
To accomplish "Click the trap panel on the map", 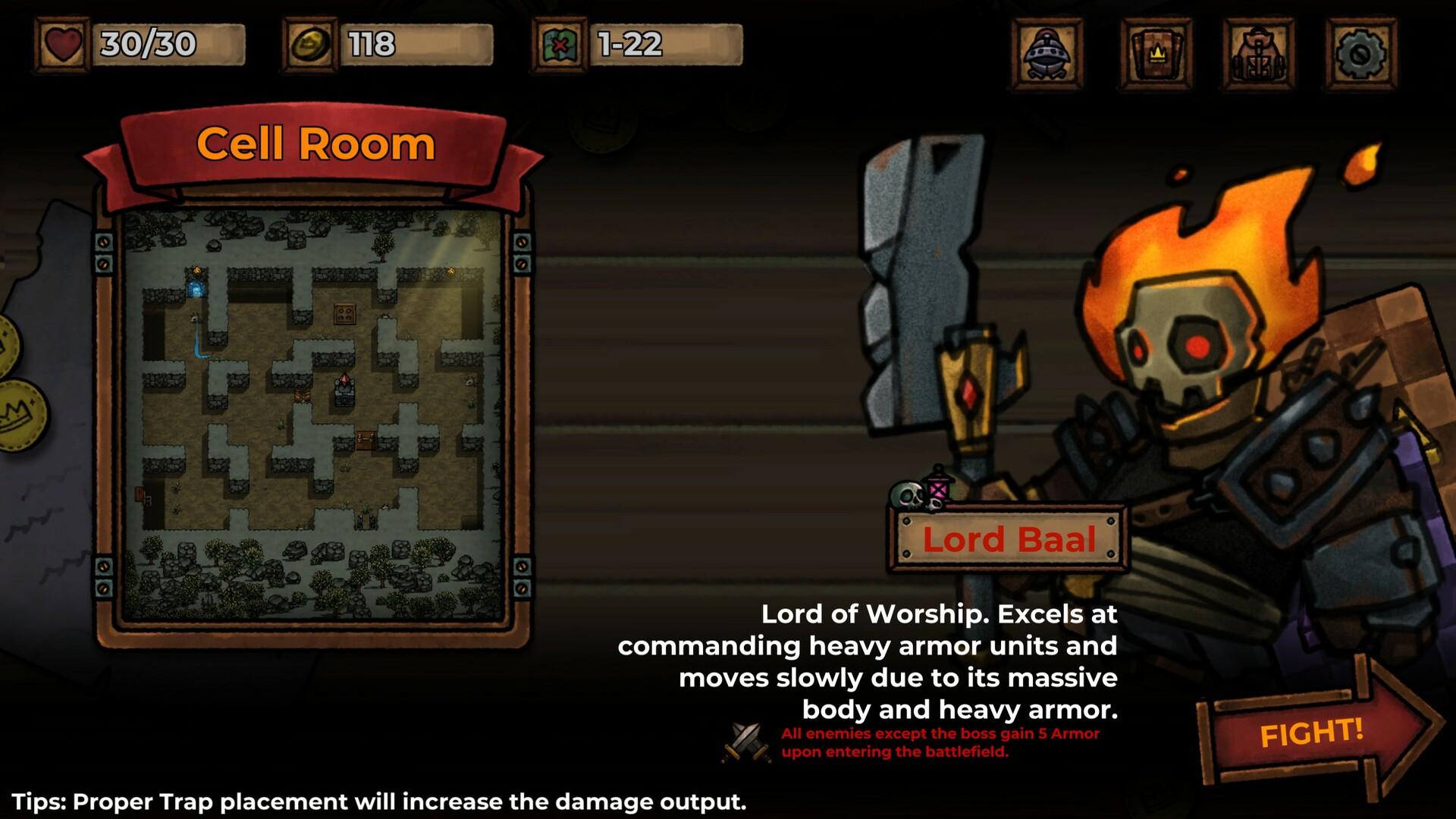I will pos(346,313).
